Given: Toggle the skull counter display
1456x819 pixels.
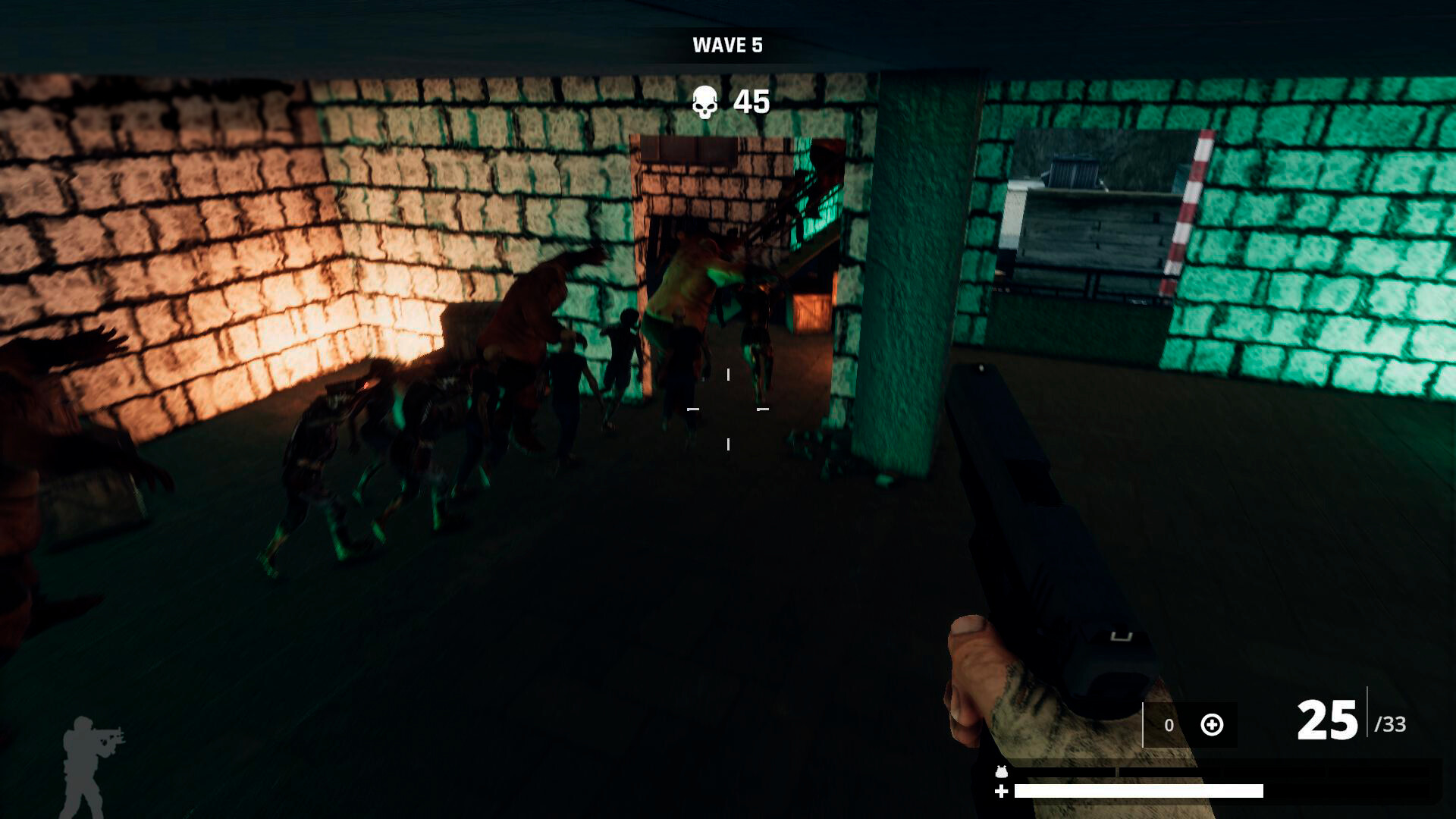Looking at the screenshot, I should tap(728, 100).
